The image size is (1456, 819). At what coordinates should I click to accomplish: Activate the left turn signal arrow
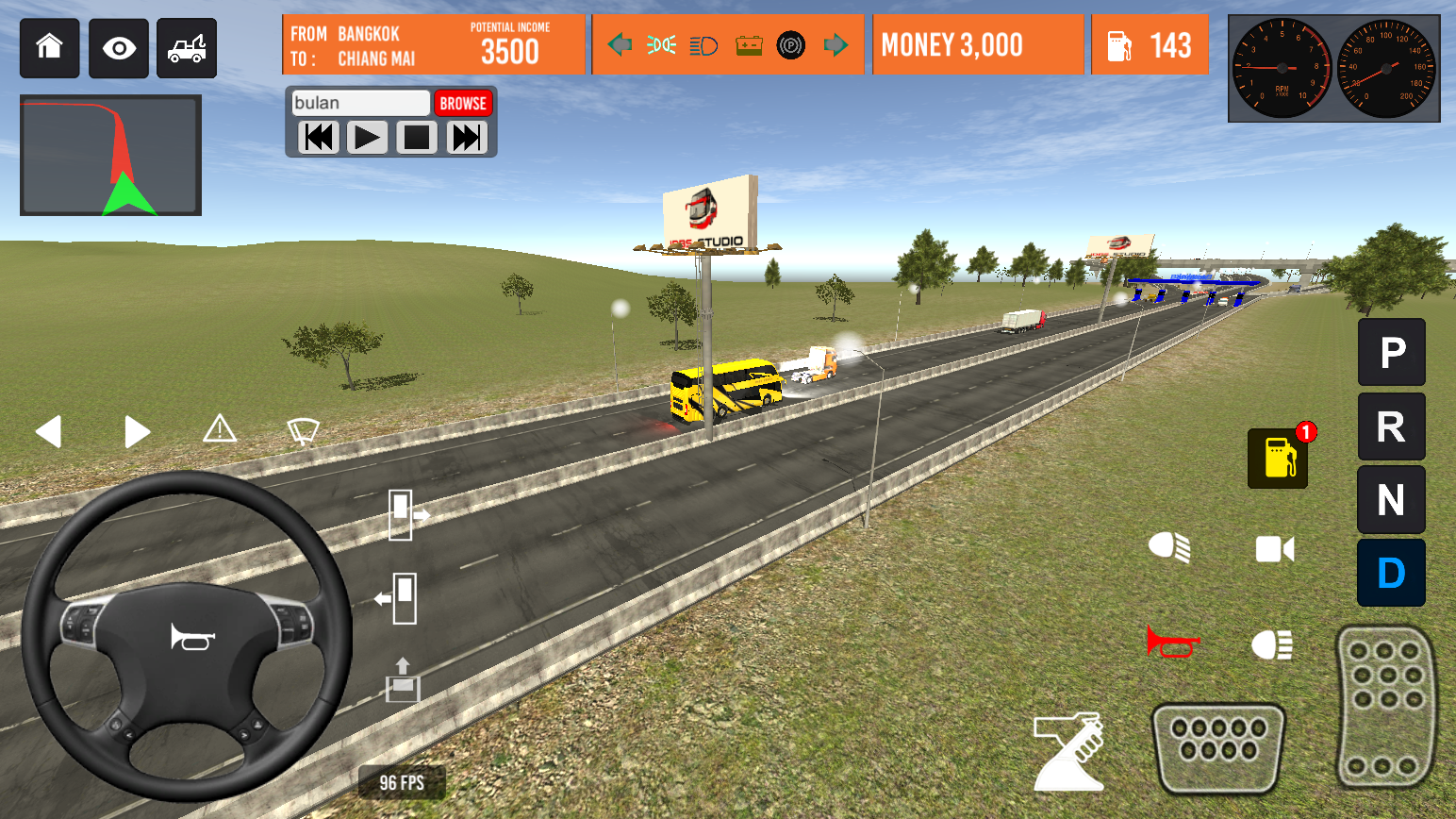[49, 432]
